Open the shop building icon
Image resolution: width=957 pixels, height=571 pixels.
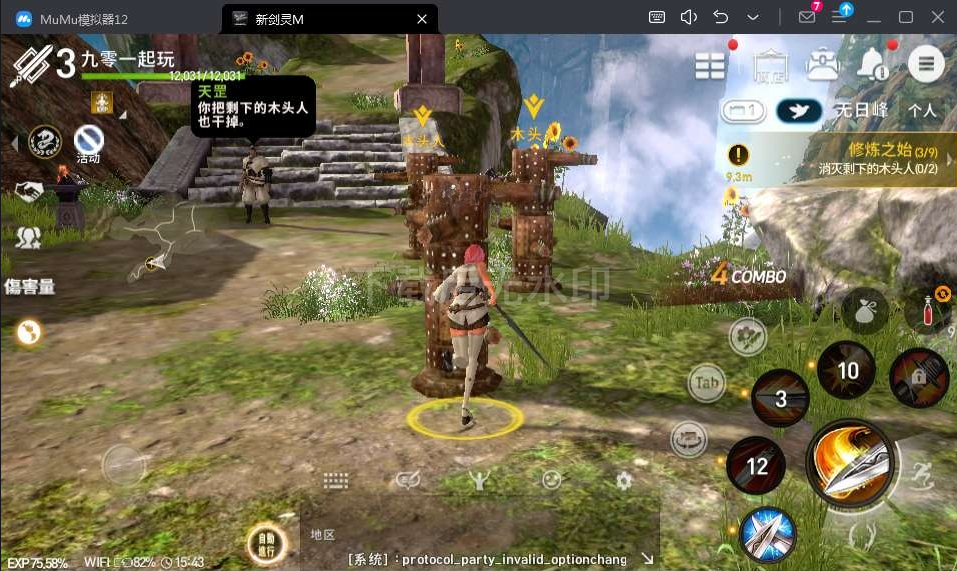pyautogui.click(x=767, y=65)
